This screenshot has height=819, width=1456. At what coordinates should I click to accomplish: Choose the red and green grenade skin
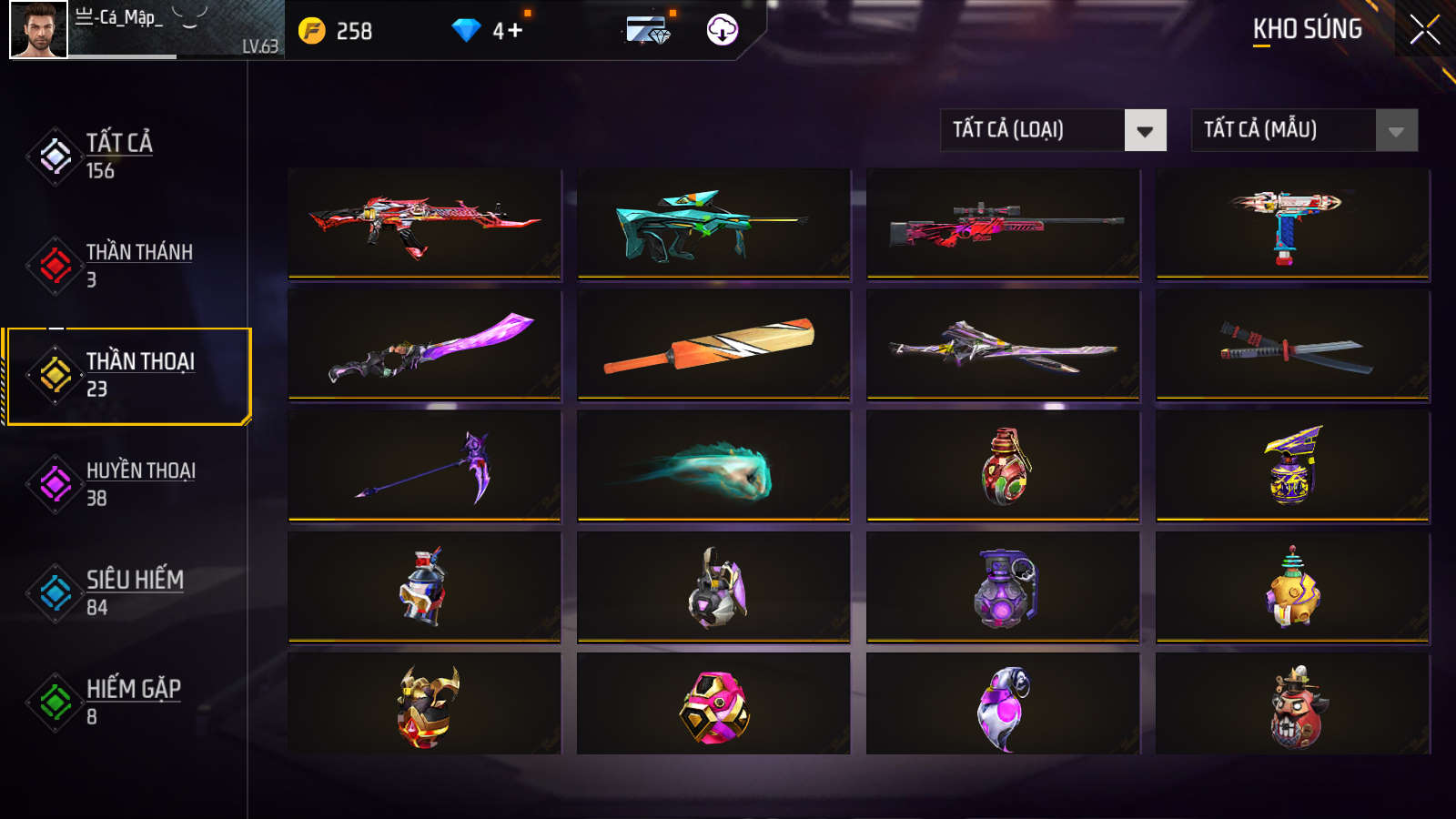tap(1003, 466)
